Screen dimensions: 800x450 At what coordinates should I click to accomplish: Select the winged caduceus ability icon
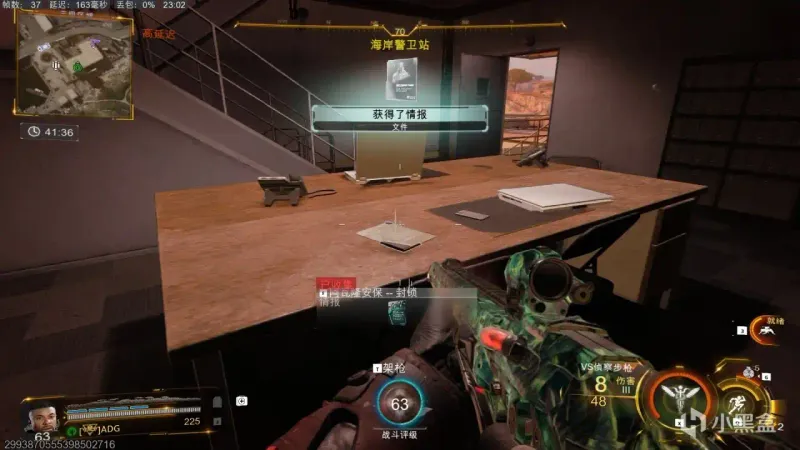tap(678, 397)
